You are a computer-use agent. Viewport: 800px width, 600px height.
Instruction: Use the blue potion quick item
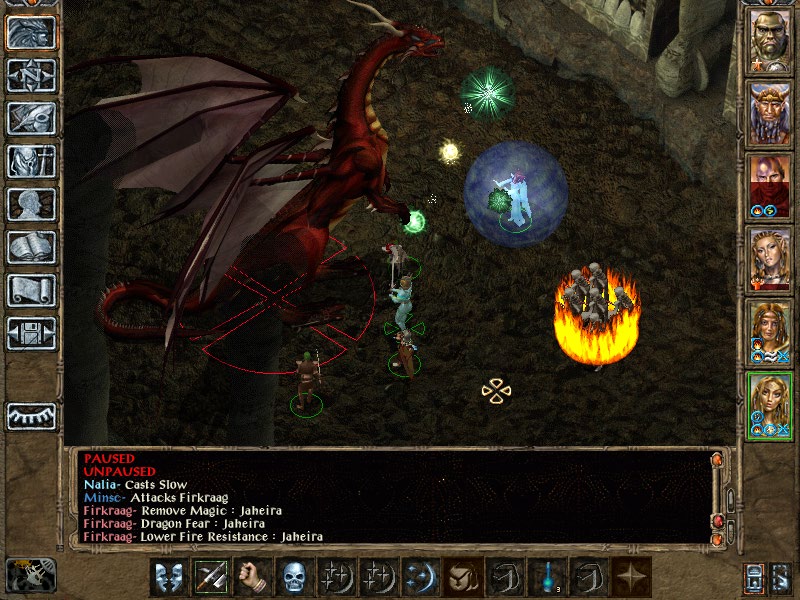(x=547, y=577)
